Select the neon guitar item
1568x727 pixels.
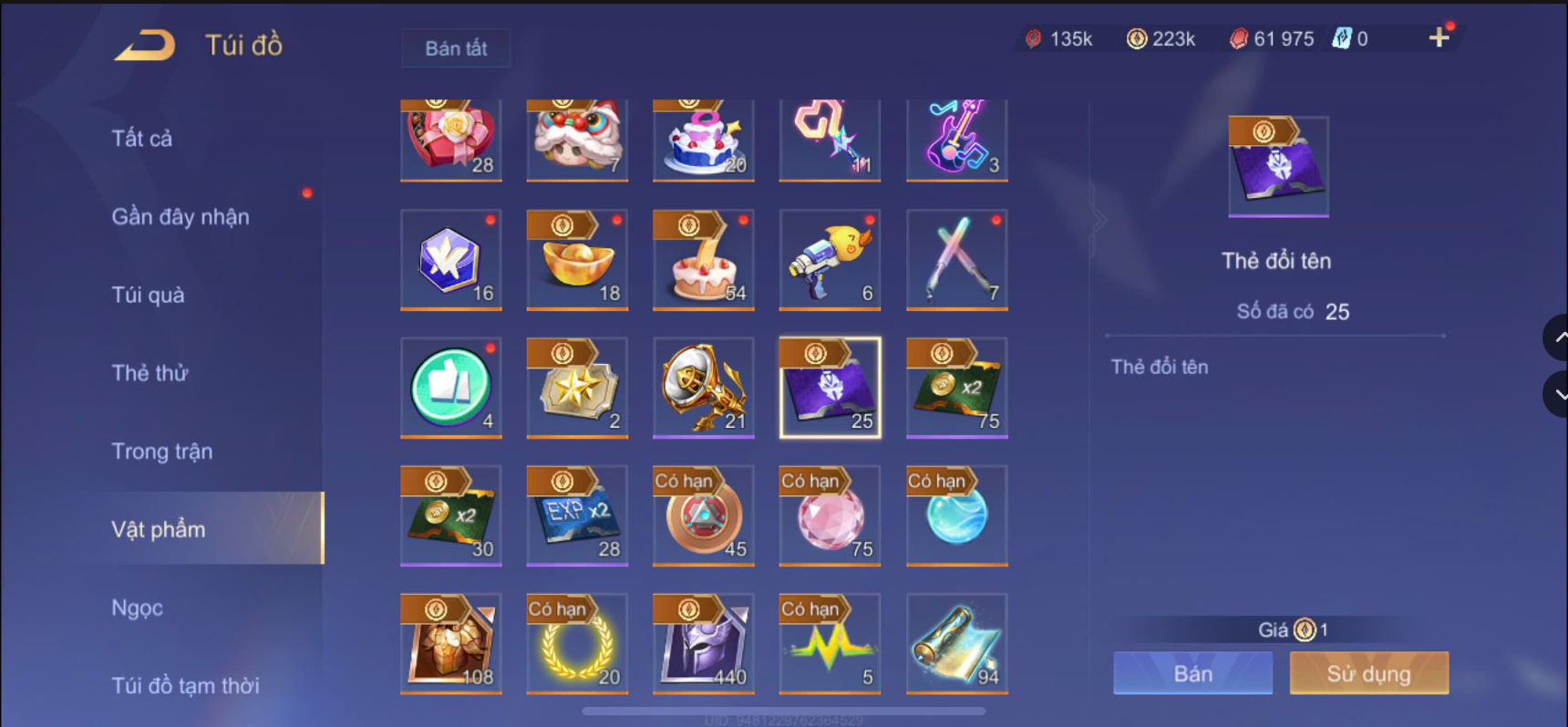955,137
